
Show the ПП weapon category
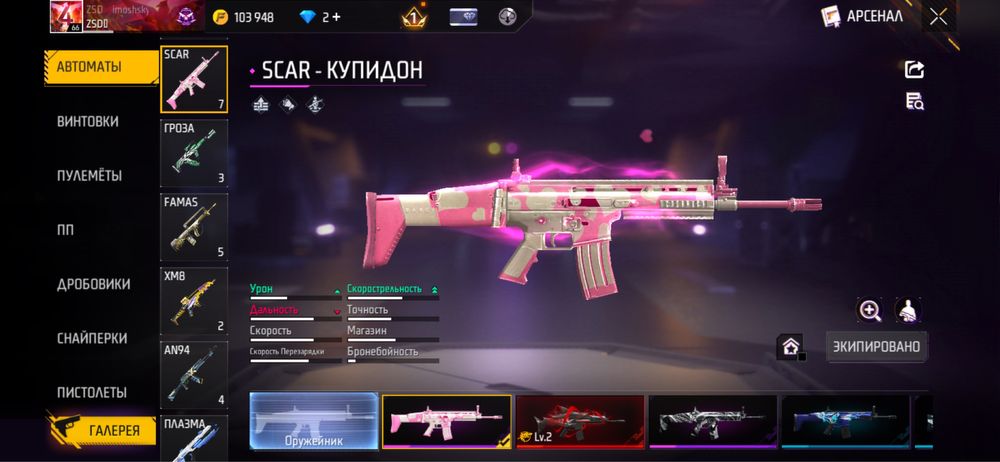(66, 229)
